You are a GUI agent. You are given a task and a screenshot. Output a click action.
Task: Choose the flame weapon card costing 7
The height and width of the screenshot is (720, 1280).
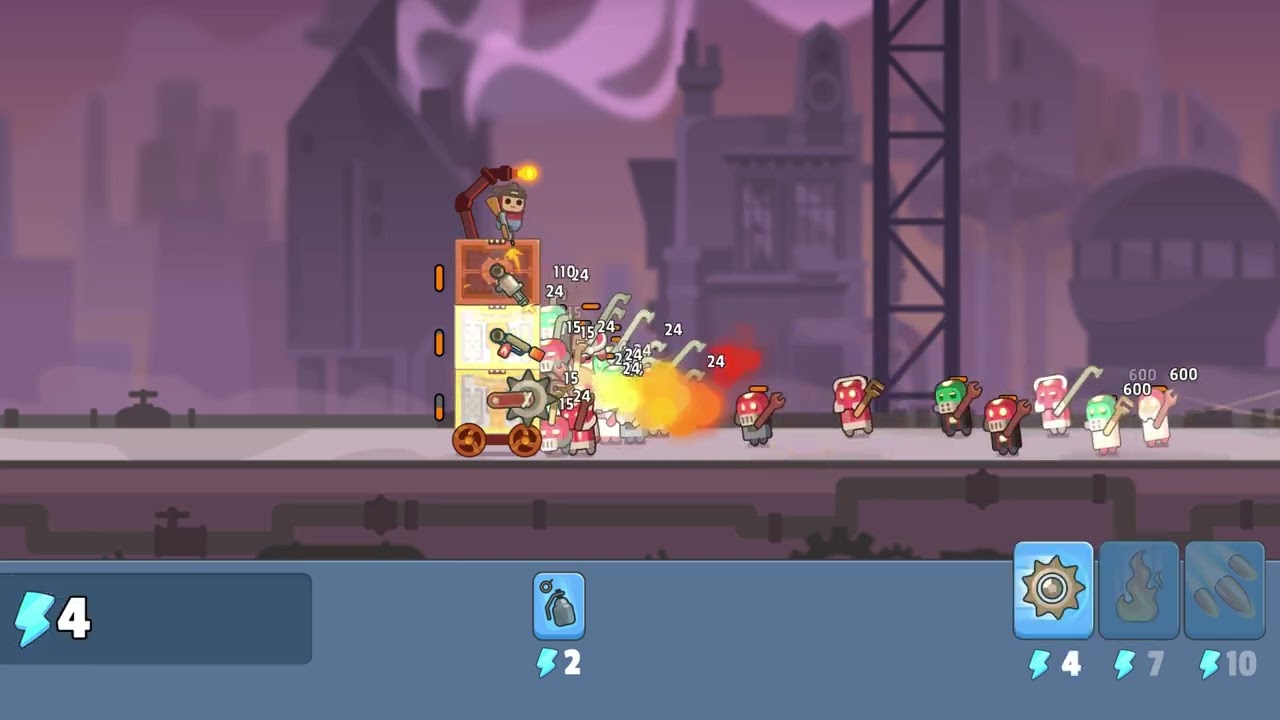1139,590
